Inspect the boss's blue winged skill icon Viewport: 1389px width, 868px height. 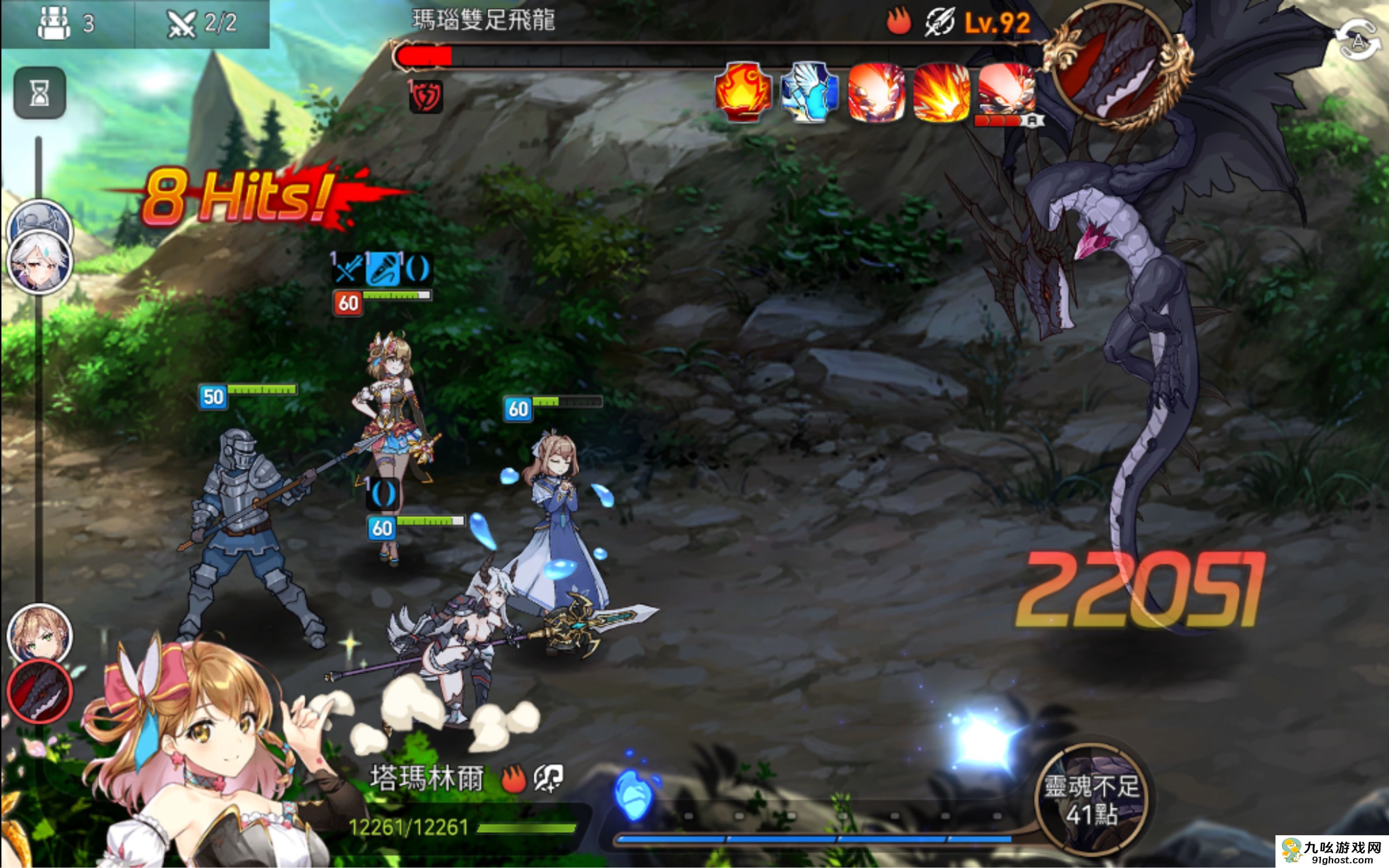pos(809,93)
